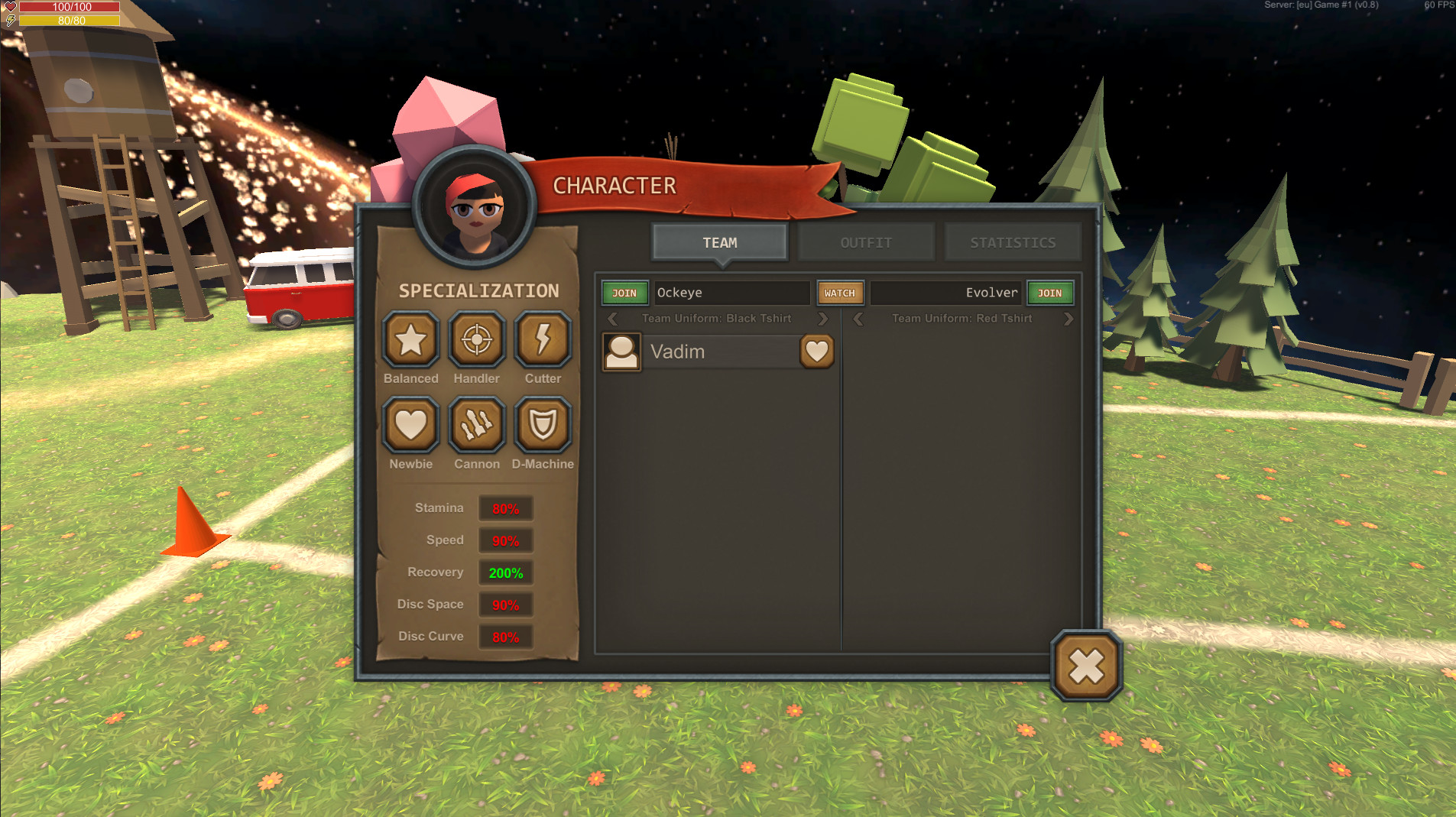The width and height of the screenshot is (1456, 817).
Task: Cycle Red Tshirt uniform backward
Action: (x=858, y=319)
